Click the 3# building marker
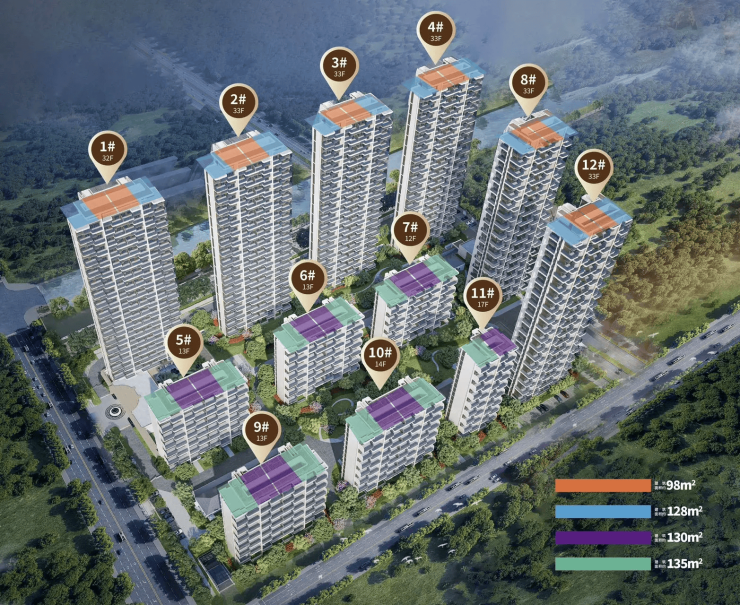This screenshot has height=605, width=740. coord(340,67)
